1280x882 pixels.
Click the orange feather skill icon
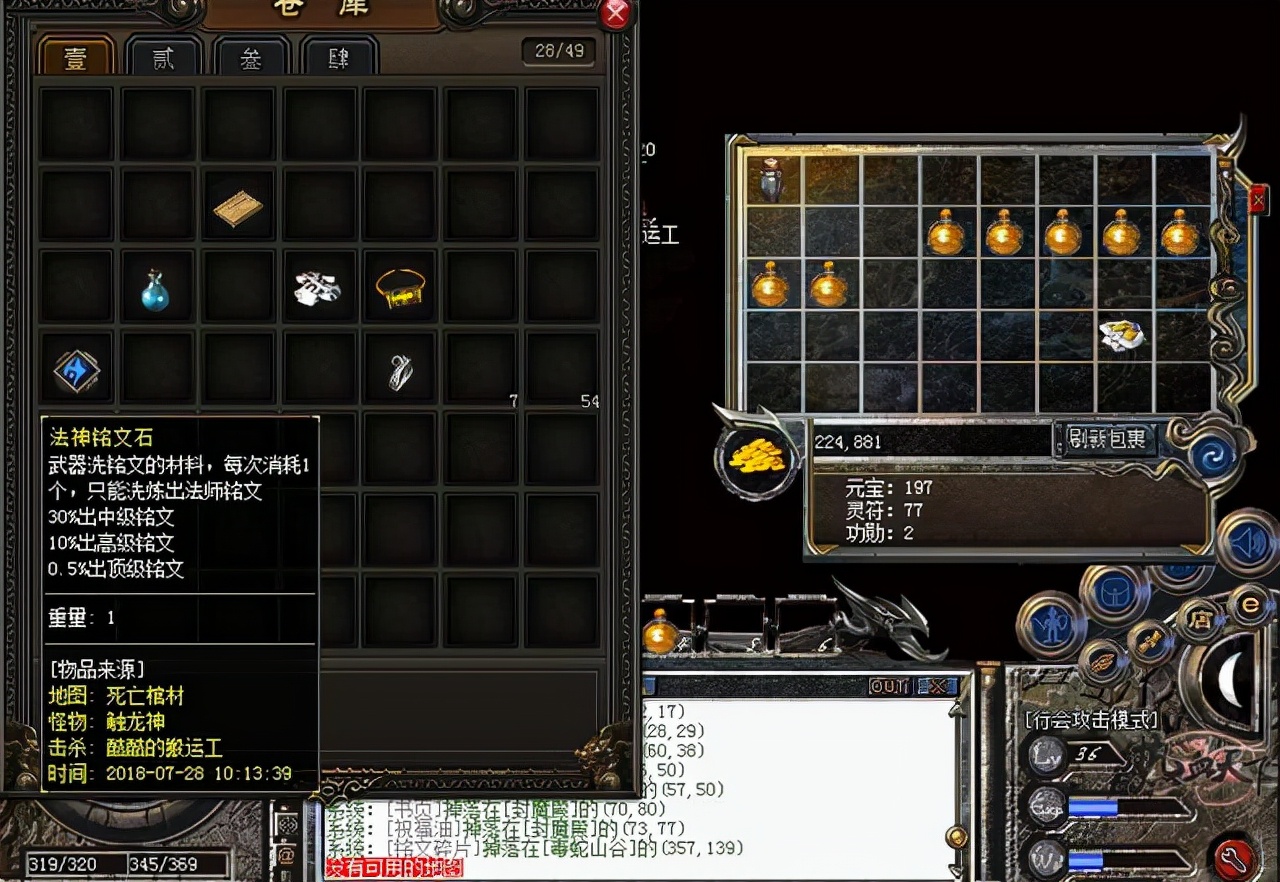pyautogui.click(x=1101, y=661)
